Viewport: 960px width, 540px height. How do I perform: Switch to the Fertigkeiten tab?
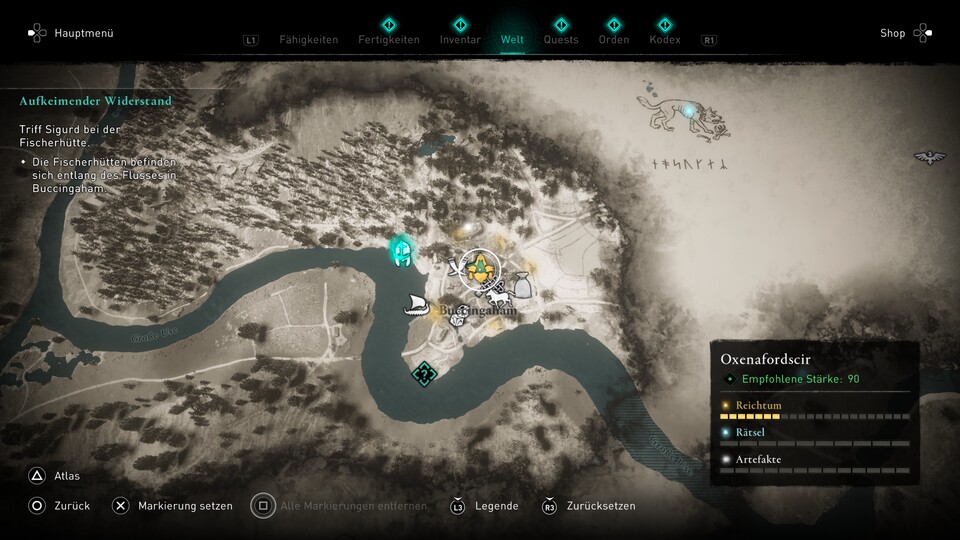[x=389, y=39]
